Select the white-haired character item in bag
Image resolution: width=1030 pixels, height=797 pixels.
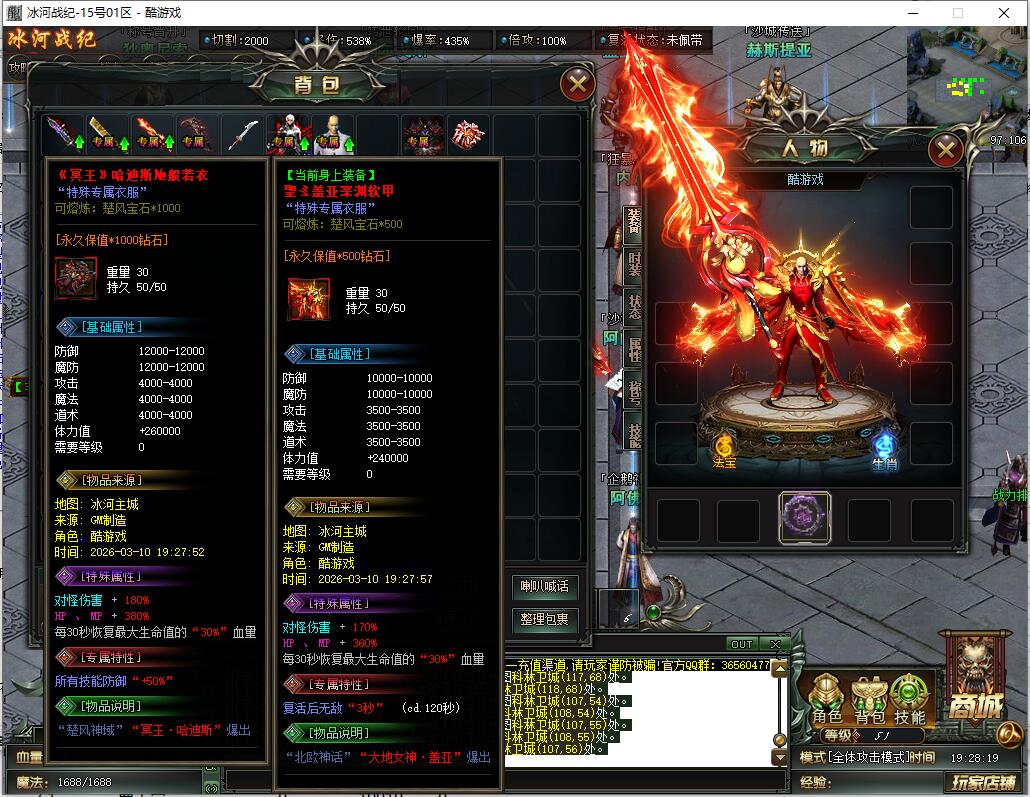click(285, 134)
